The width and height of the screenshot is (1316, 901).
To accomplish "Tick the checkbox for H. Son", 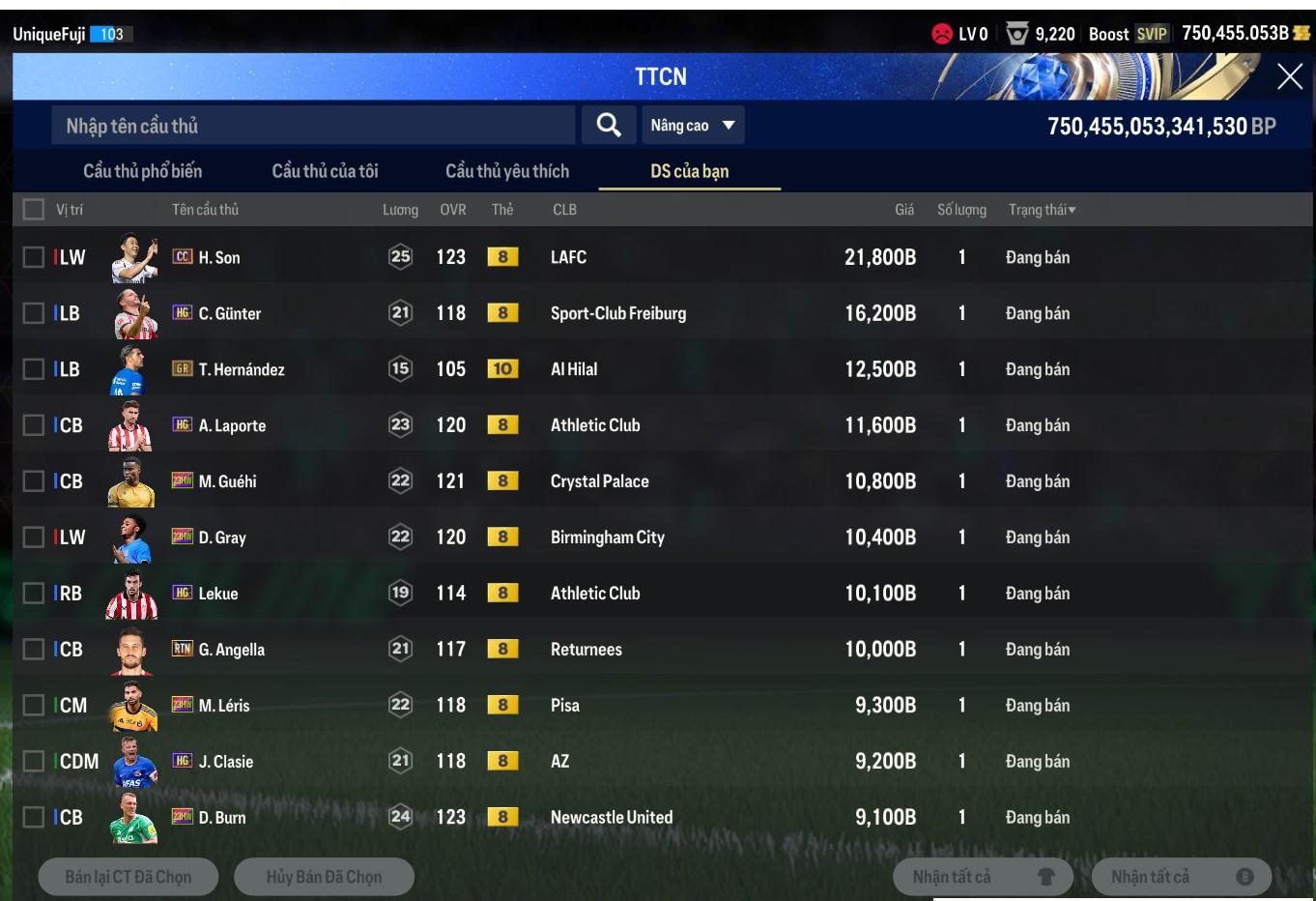I will tap(34, 257).
